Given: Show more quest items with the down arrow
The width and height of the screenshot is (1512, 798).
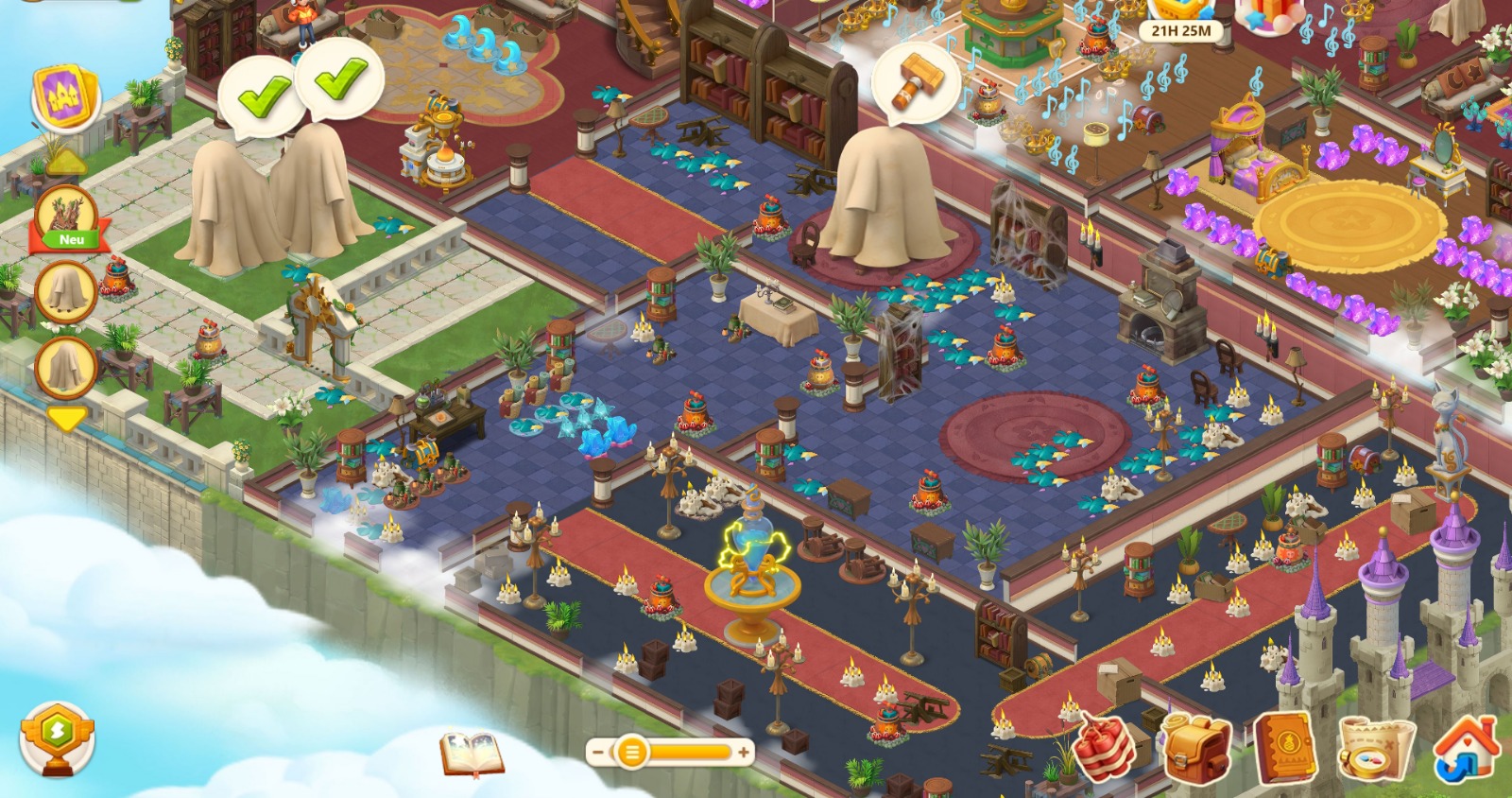Looking at the screenshot, I should coord(66,418).
